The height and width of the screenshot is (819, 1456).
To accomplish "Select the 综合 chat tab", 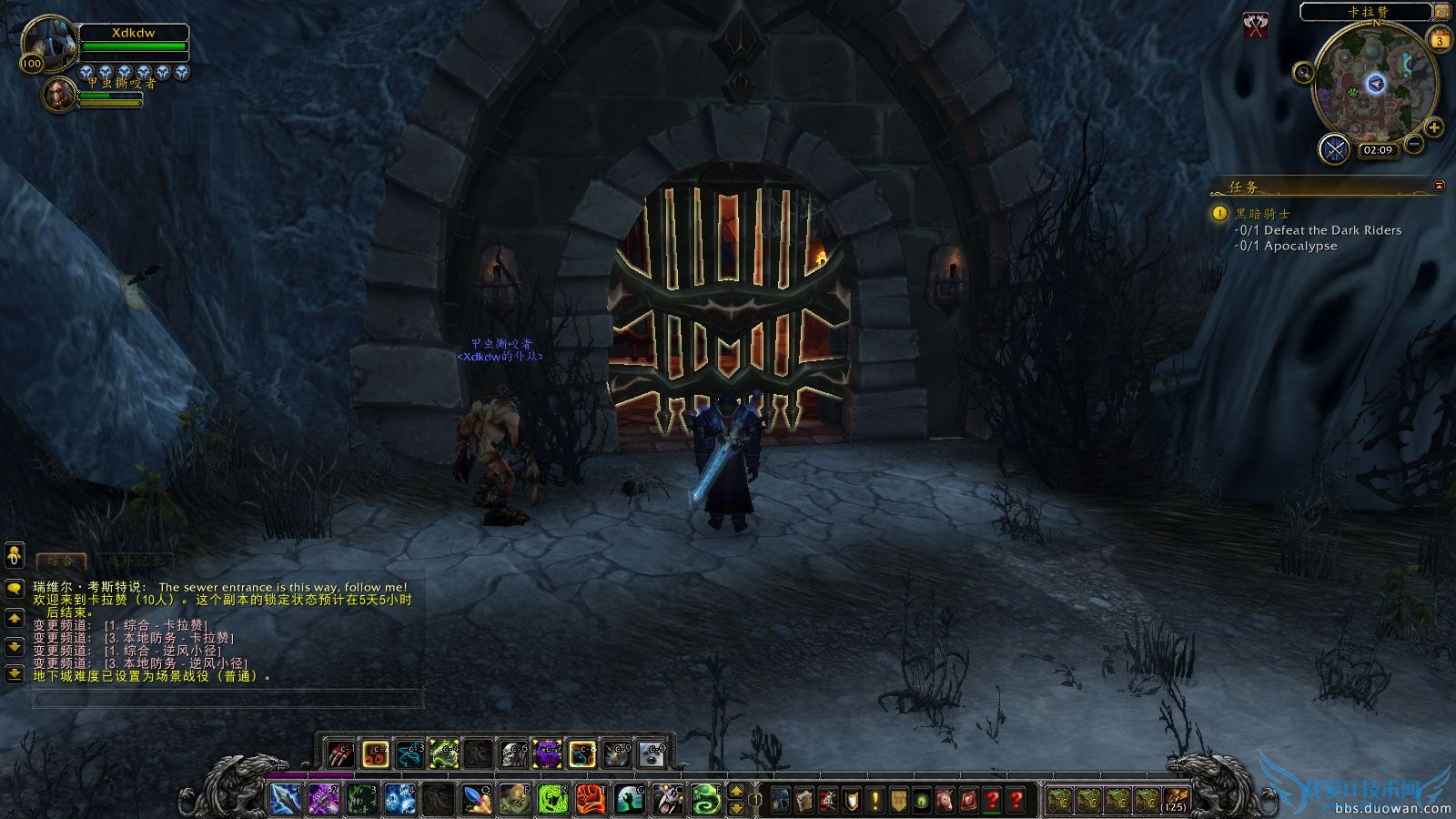I will point(61,561).
